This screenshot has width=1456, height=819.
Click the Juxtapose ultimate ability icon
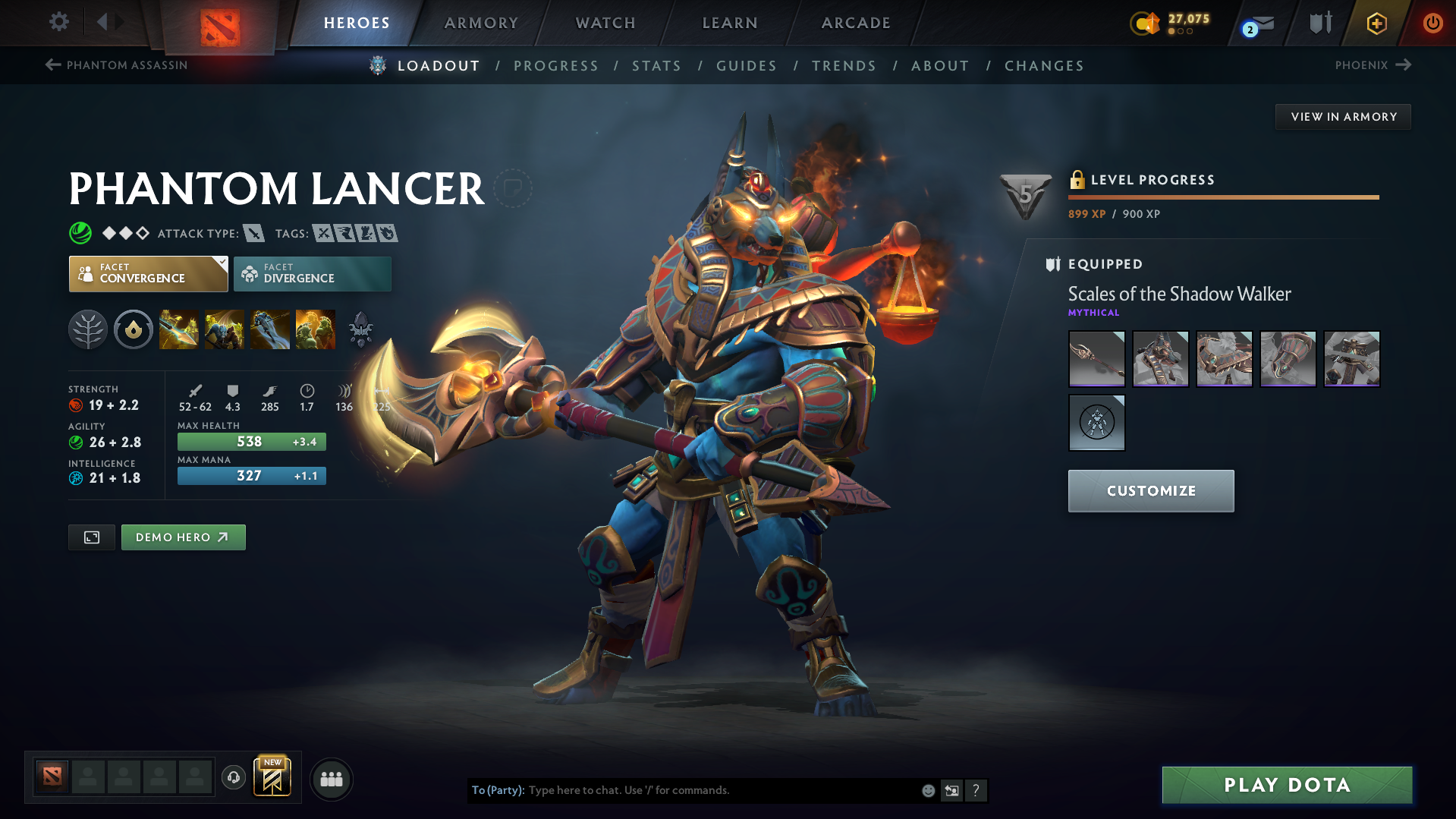(315, 329)
